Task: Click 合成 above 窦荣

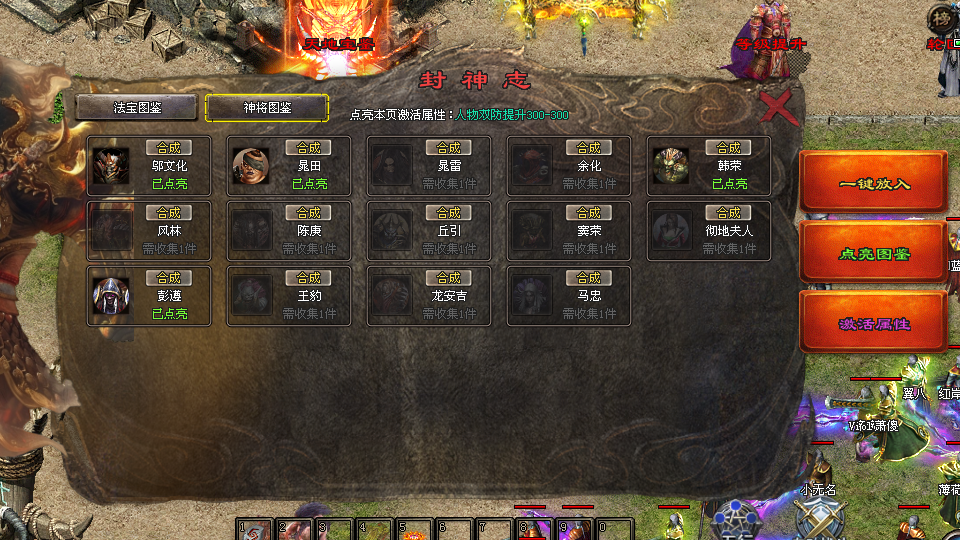Action: (x=589, y=213)
